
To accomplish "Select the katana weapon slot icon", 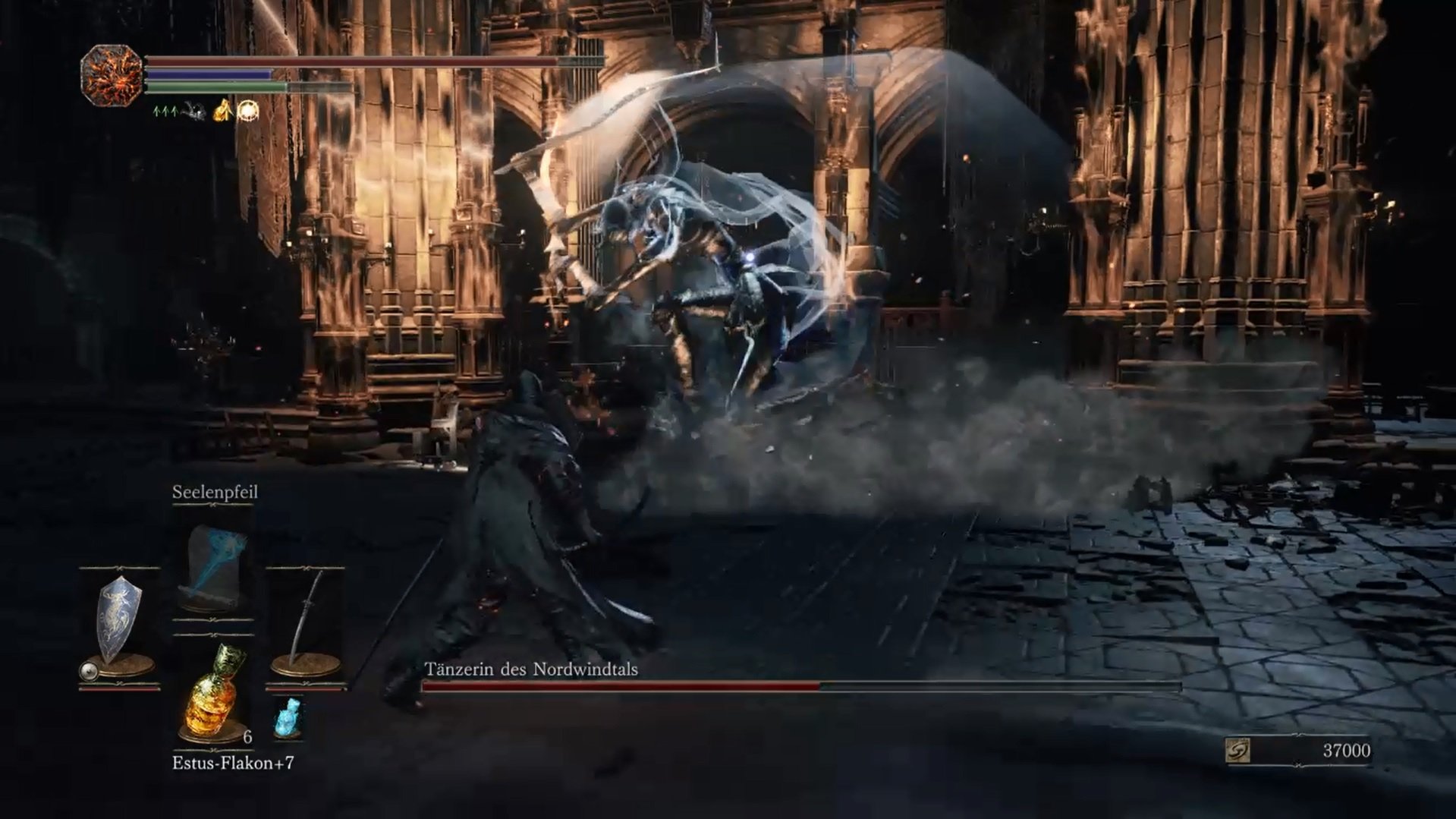I will [x=307, y=616].
